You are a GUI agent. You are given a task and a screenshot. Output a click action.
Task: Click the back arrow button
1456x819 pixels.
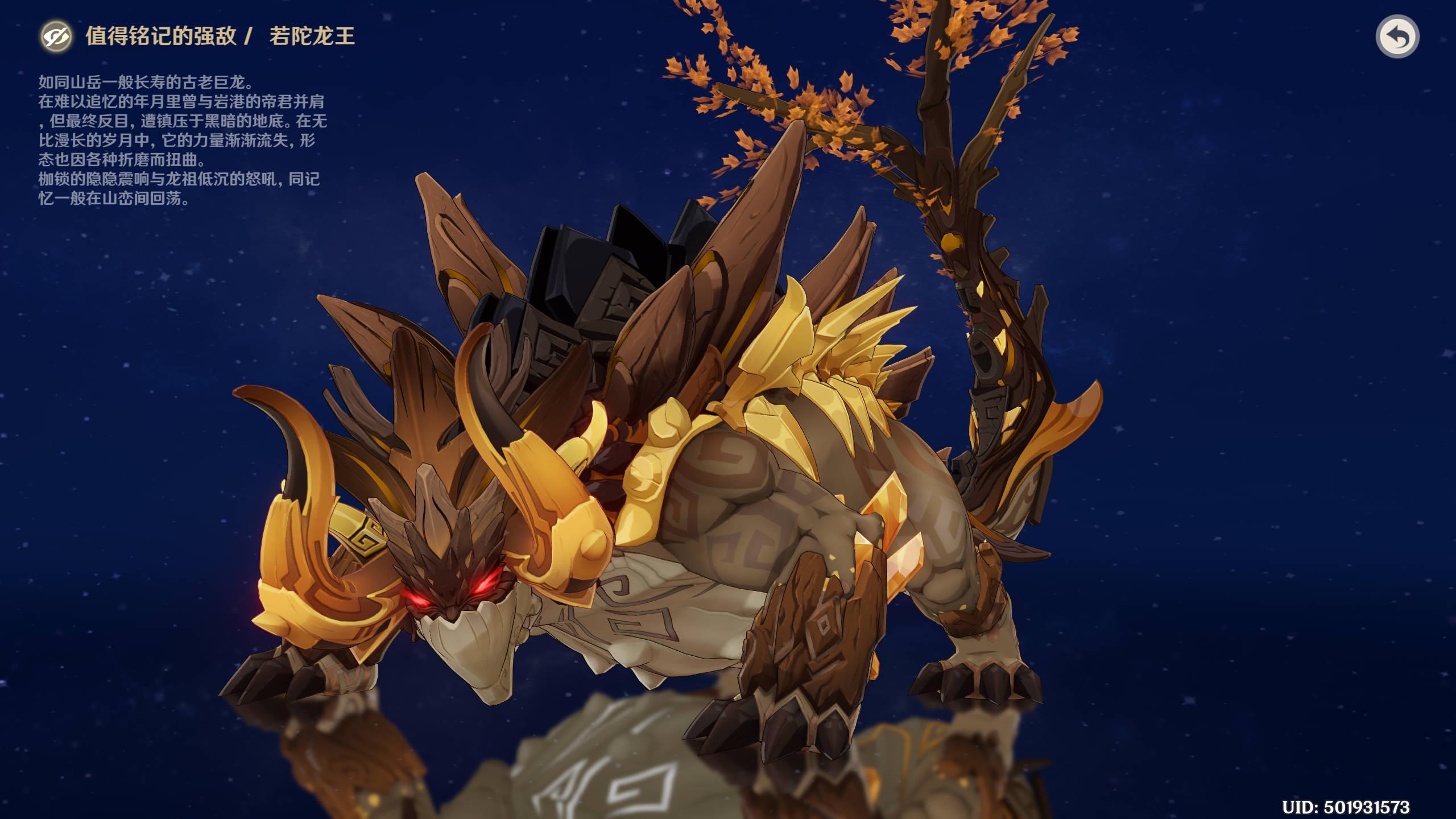tap(1397, 37)
